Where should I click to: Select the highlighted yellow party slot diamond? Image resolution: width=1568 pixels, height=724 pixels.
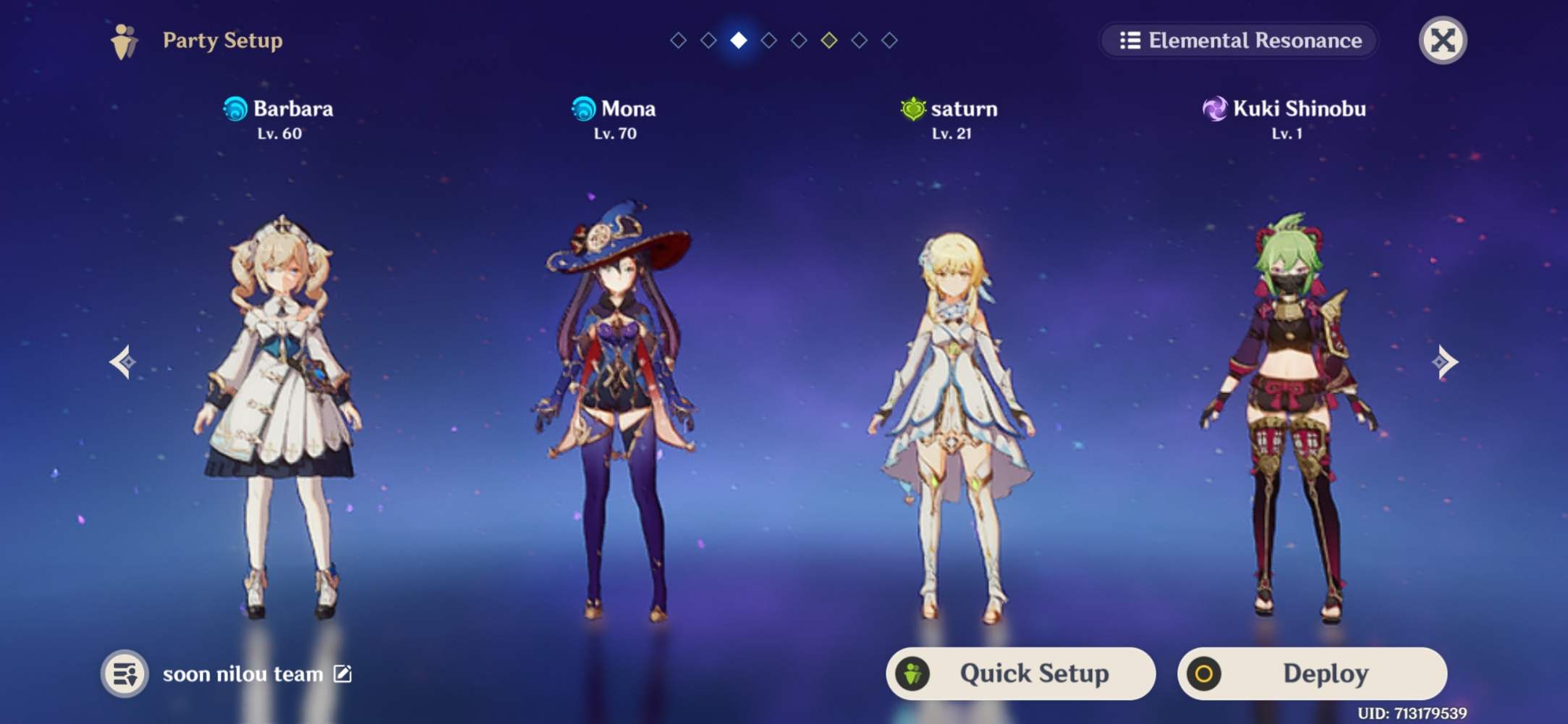(x=828, y=41)
